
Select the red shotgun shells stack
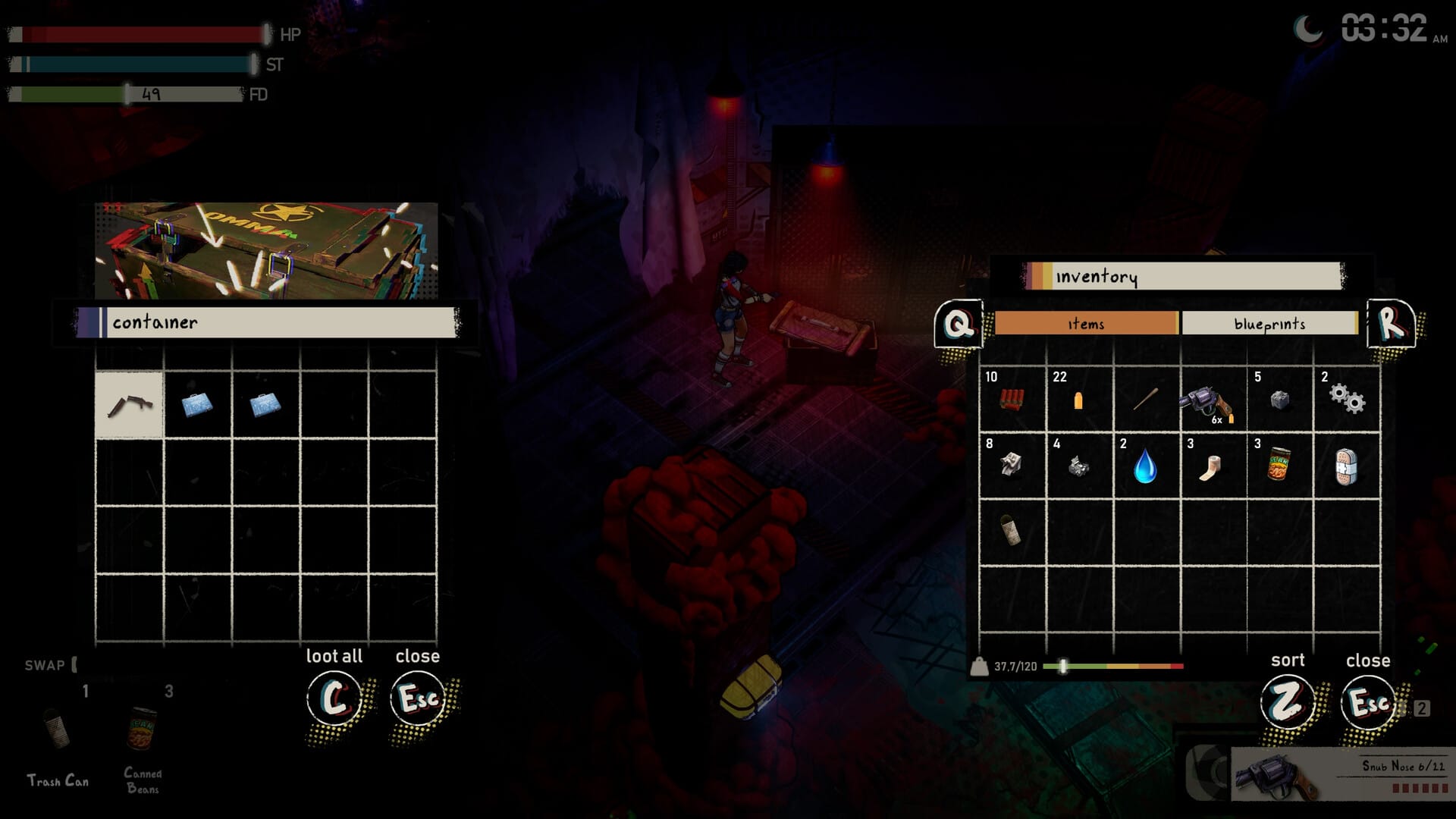point(1012,399)
